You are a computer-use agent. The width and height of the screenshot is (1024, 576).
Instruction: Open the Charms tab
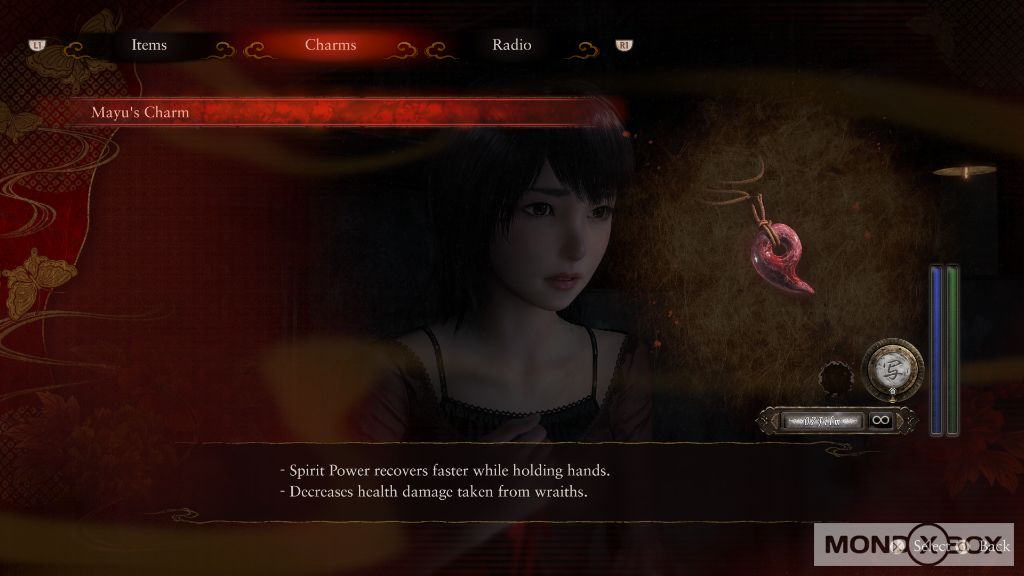pyautogui.click(x=330, y=45)
